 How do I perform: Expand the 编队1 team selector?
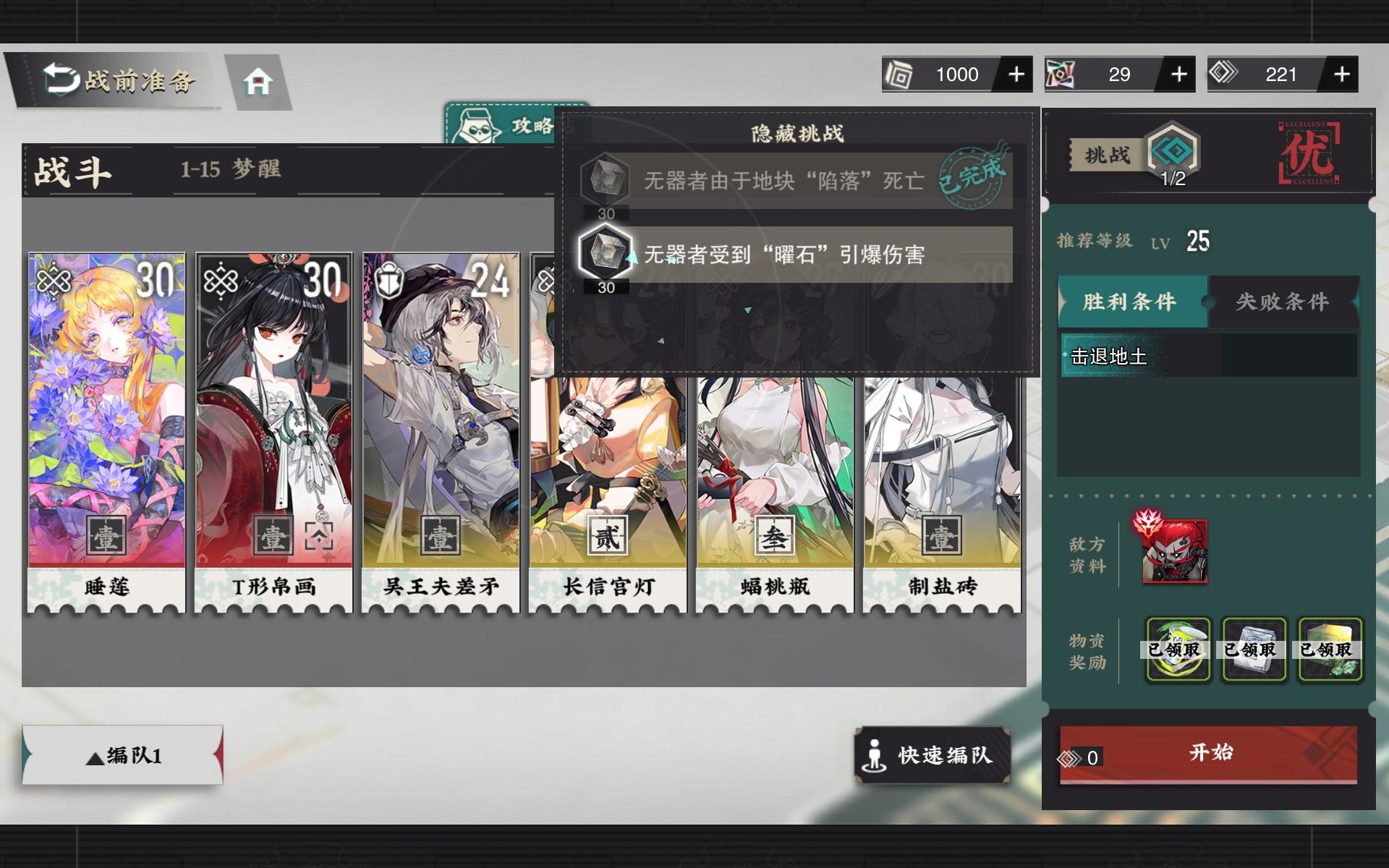[122, 755]
